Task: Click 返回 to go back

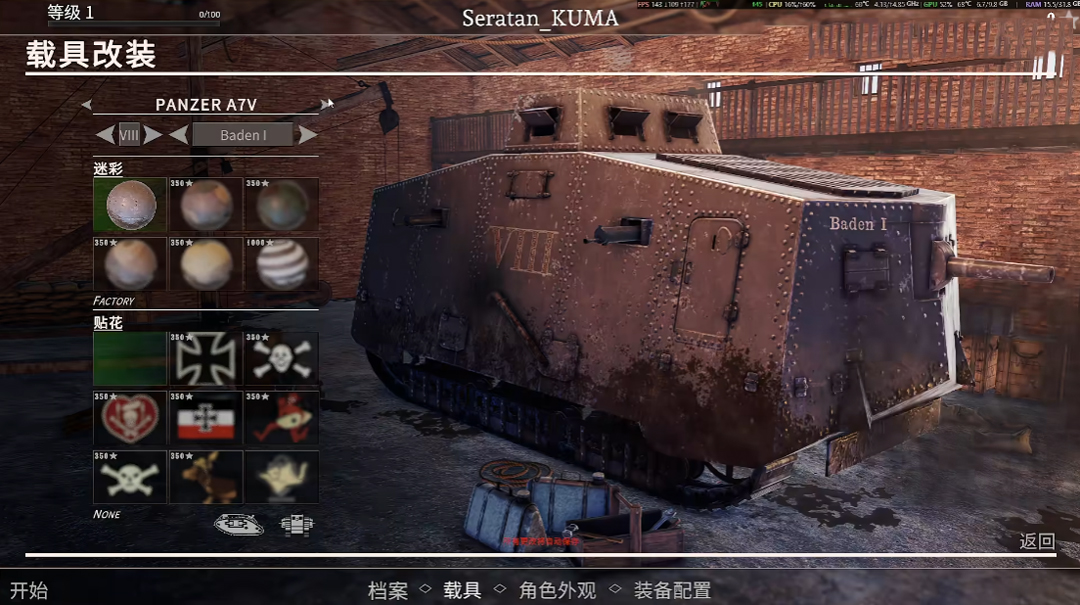Action: (1036, 541)
